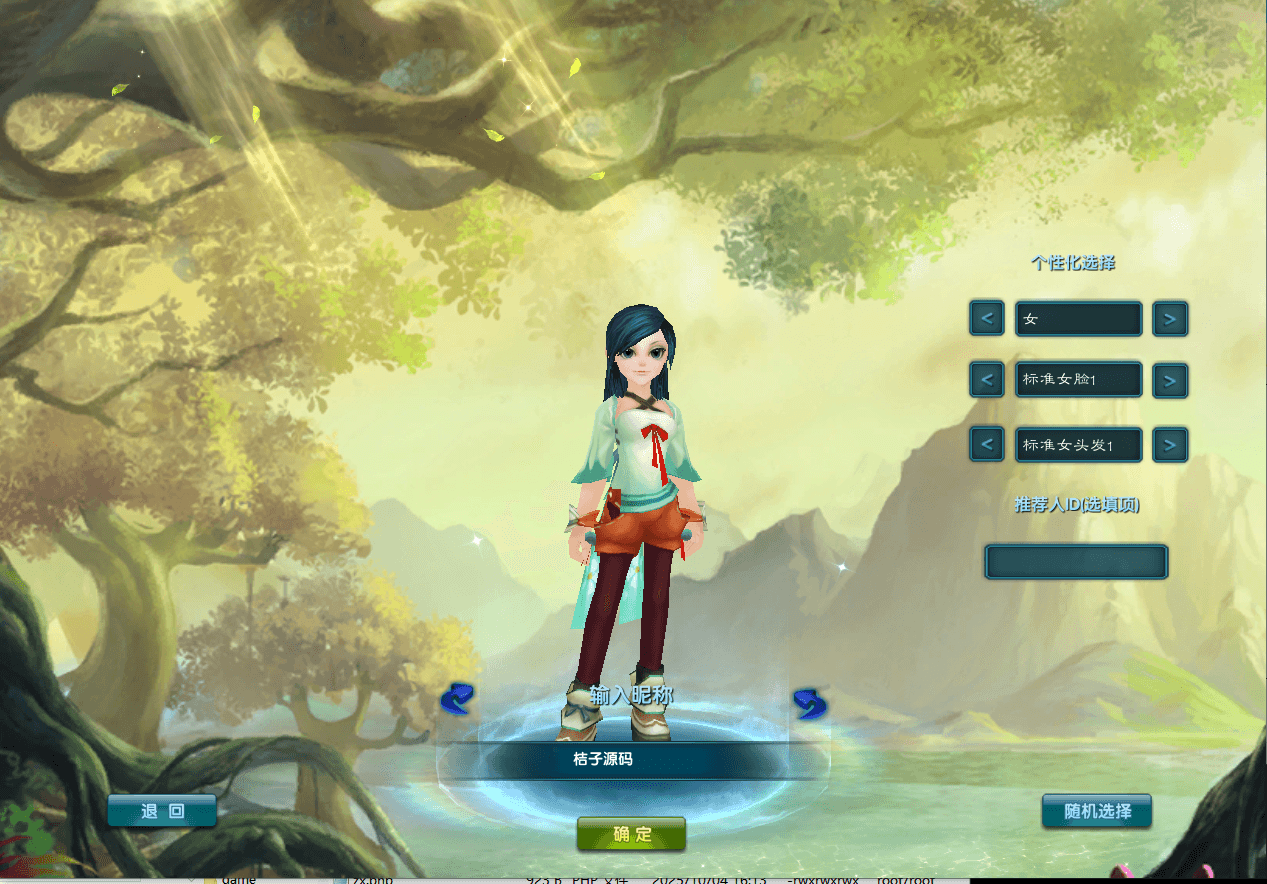Go back with the 退回 button

(x=162, y=811)
